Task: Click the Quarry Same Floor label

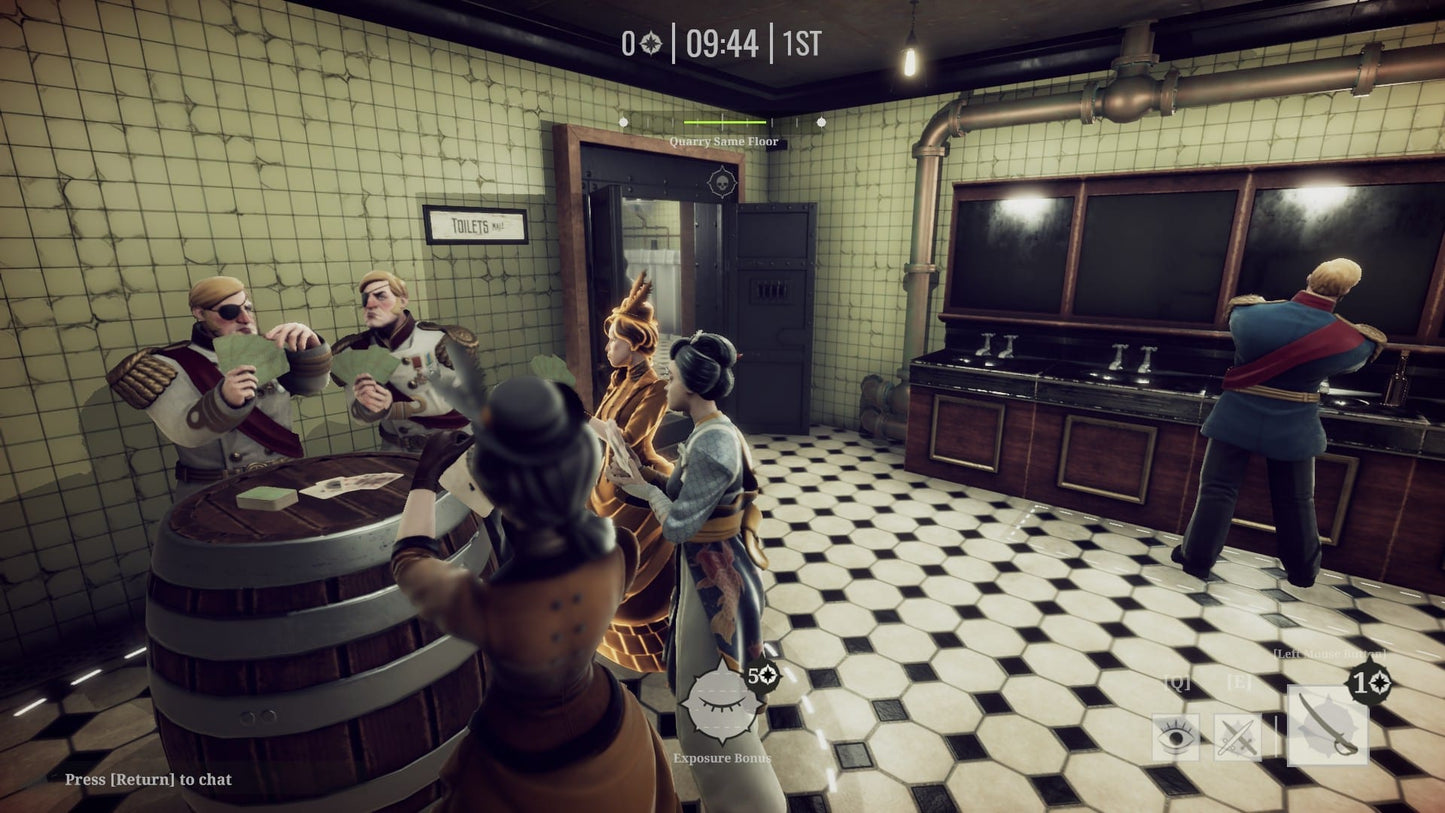Action: tap(724, 141)
